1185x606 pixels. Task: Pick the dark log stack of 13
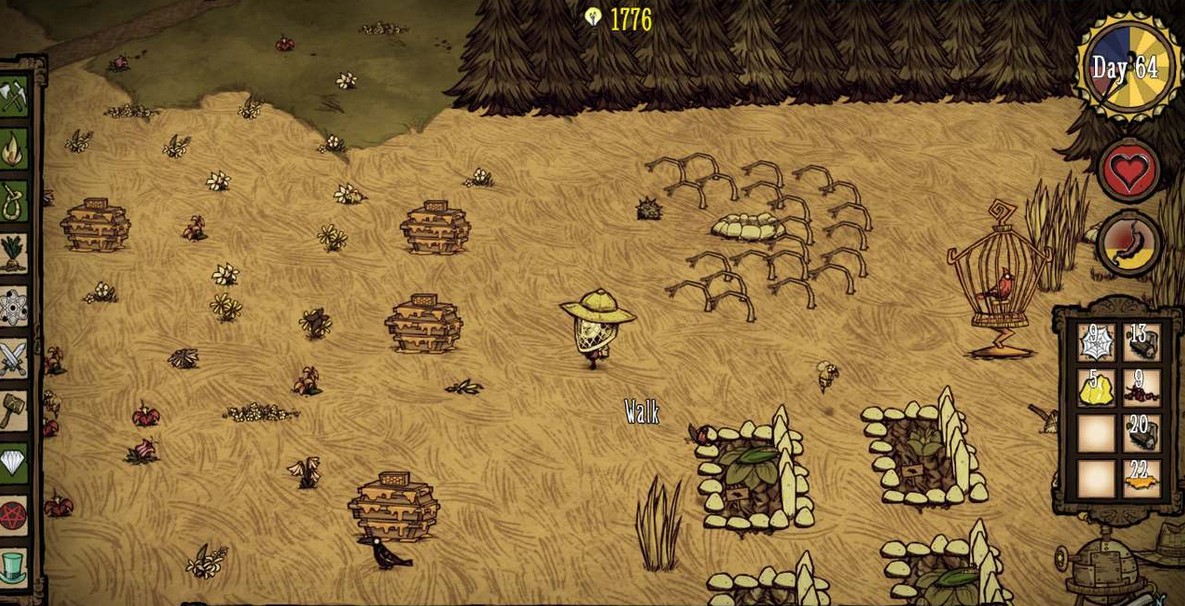pos(1140,343)
